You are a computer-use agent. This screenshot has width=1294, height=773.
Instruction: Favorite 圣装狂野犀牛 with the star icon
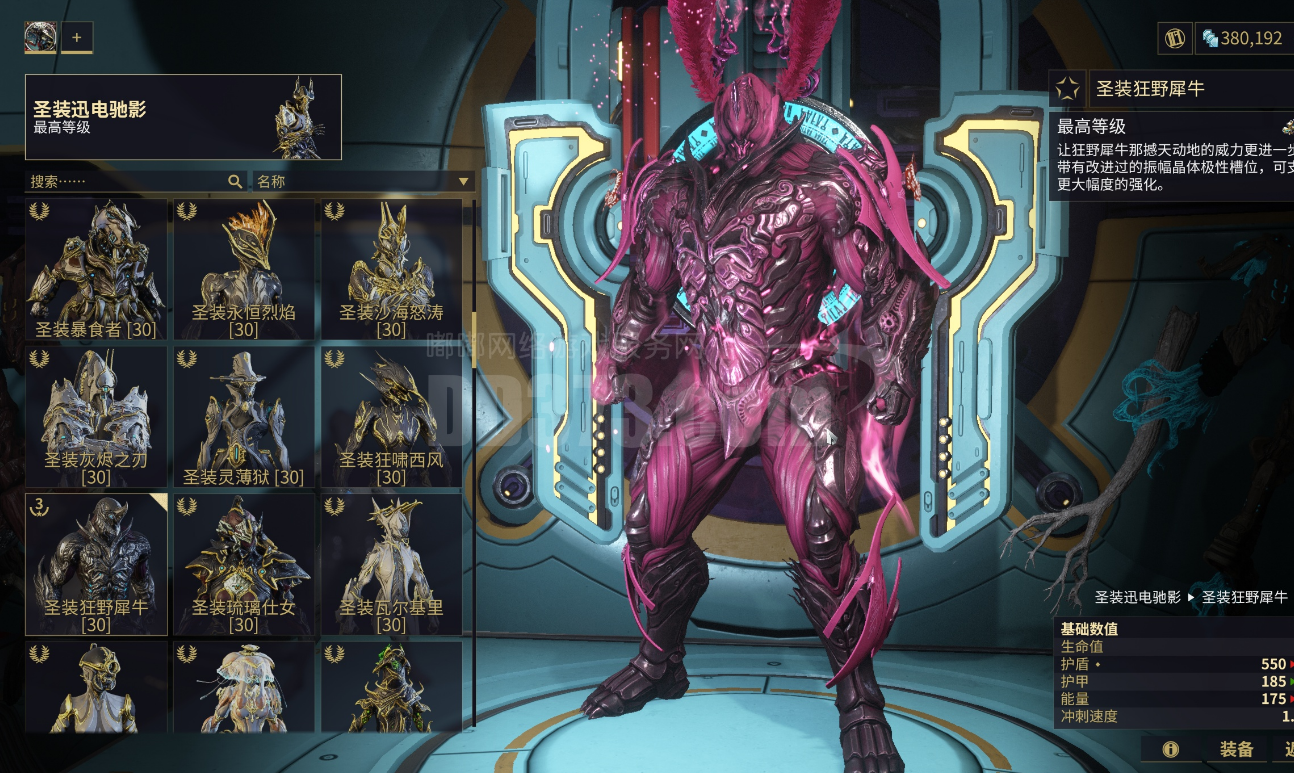pyautogui.click(x=1068, y=89)
